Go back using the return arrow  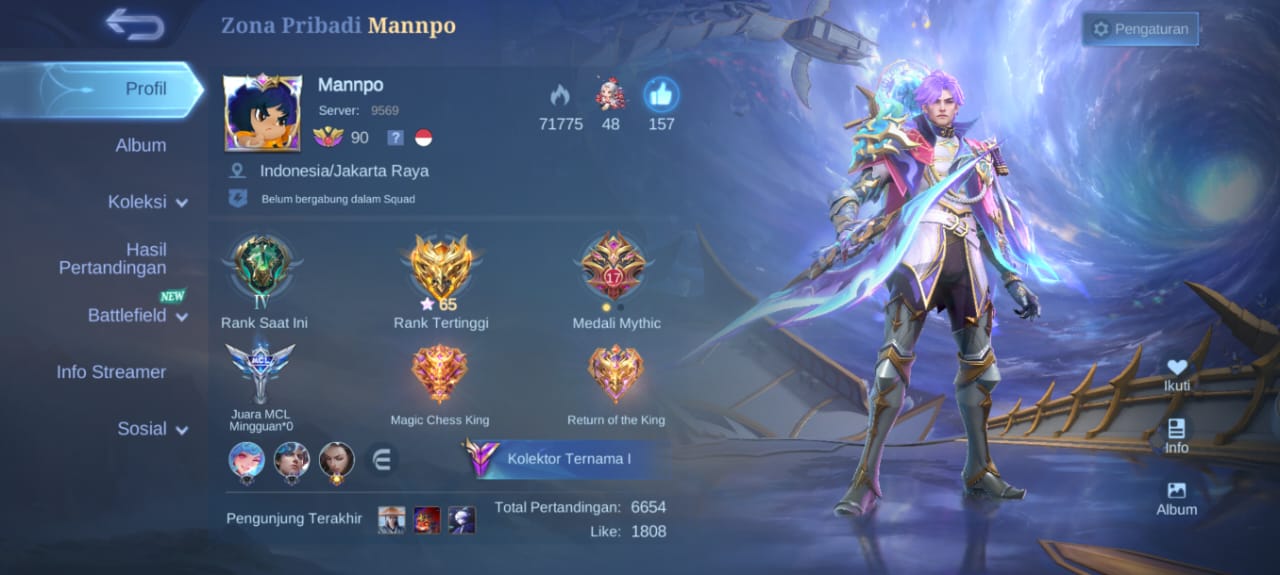[x=135, y=25]
